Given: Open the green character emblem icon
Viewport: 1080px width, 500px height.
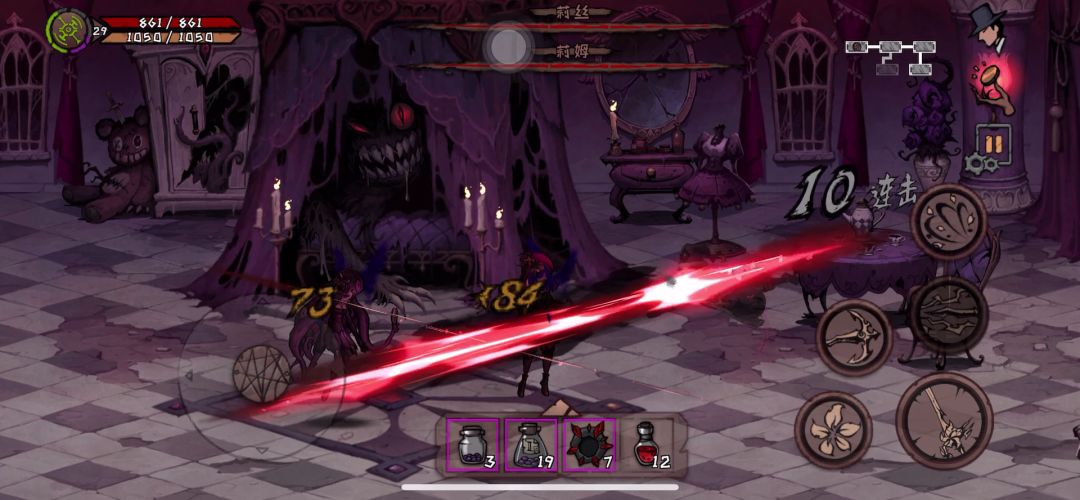Looking at the screenshot, I should coord(67,30).
